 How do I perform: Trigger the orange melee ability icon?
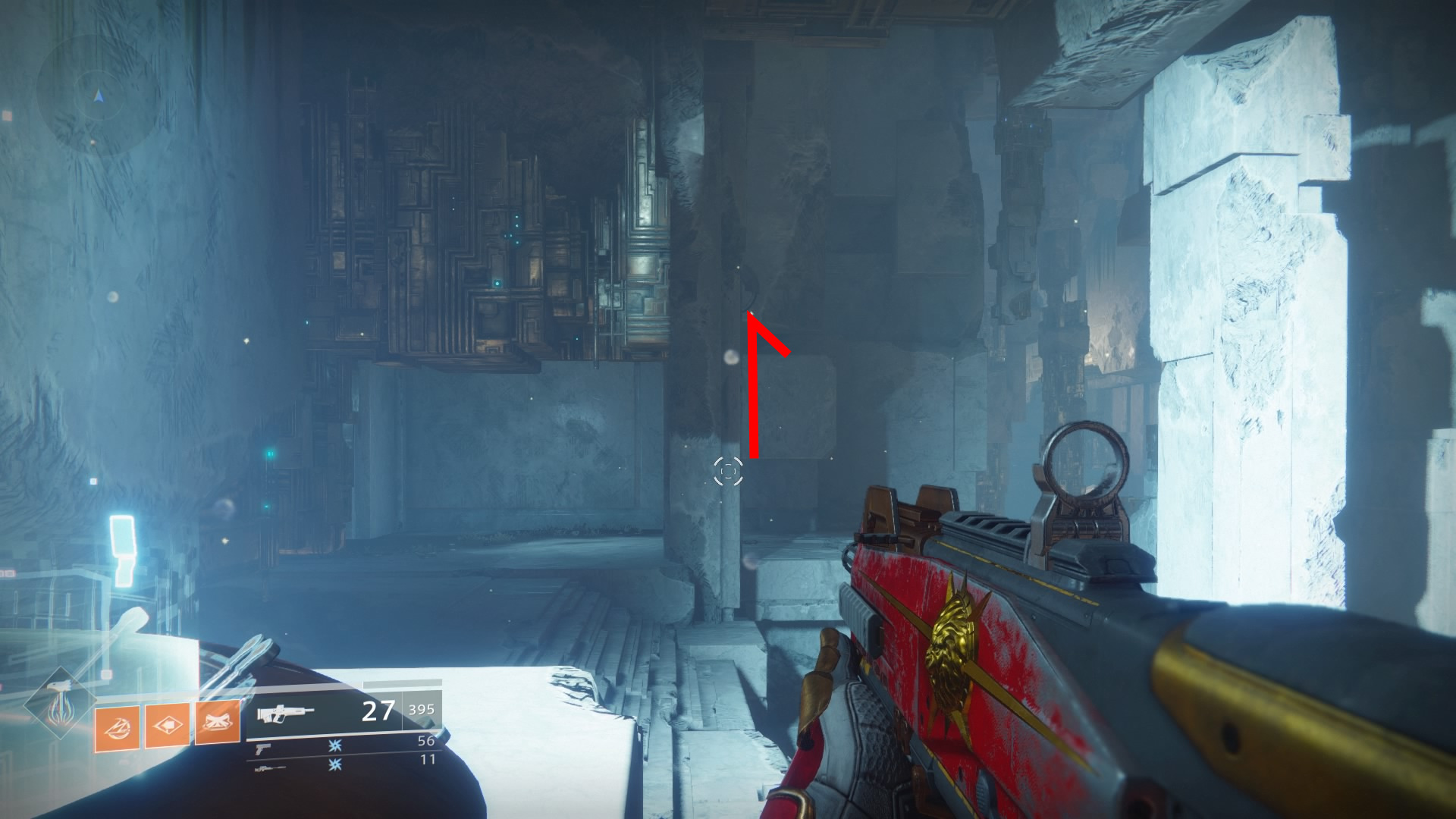[218, 721]
